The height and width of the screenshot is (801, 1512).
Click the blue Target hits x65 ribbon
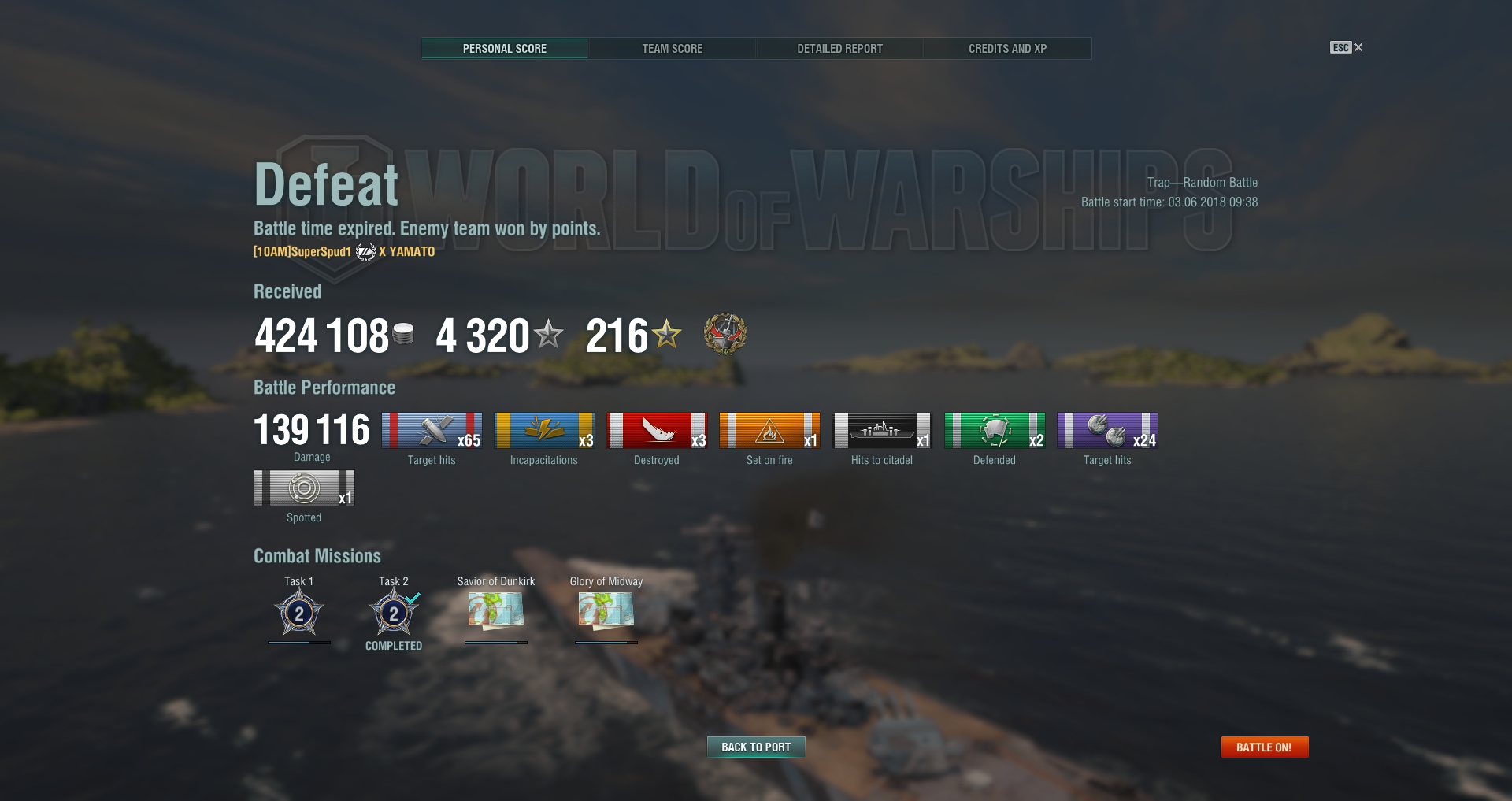432,431
